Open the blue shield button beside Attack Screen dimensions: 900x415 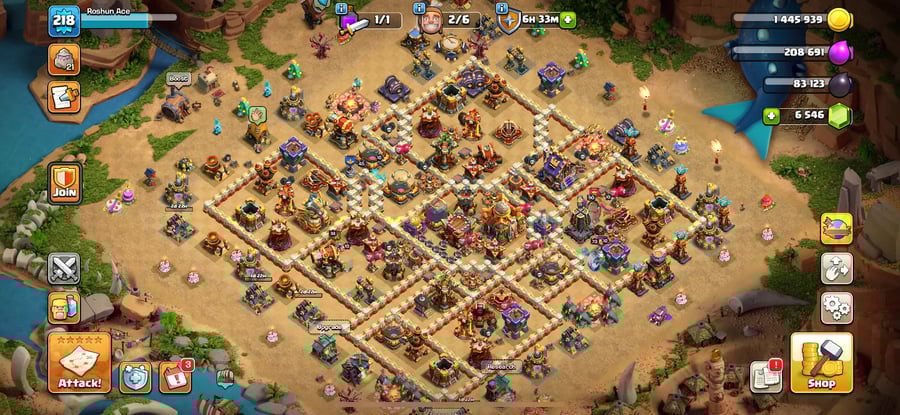(135, 376)
